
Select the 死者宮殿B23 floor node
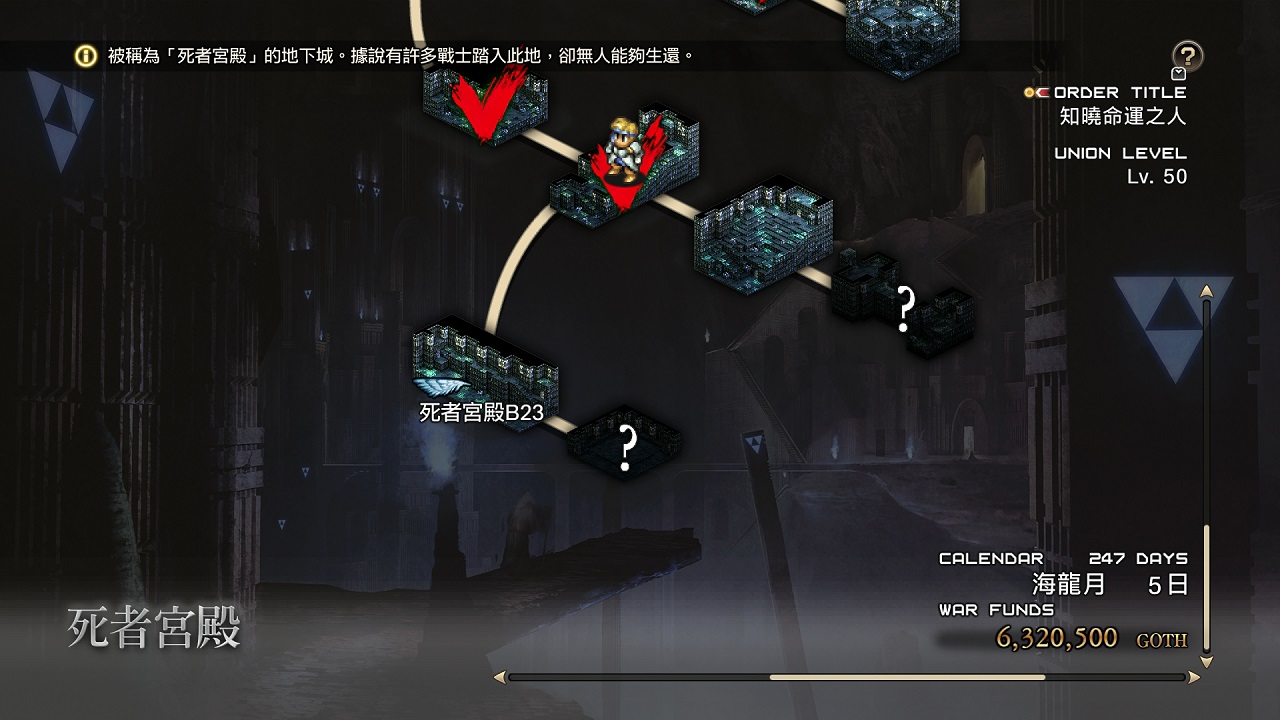pyautogui.click(x=486, y=368)
